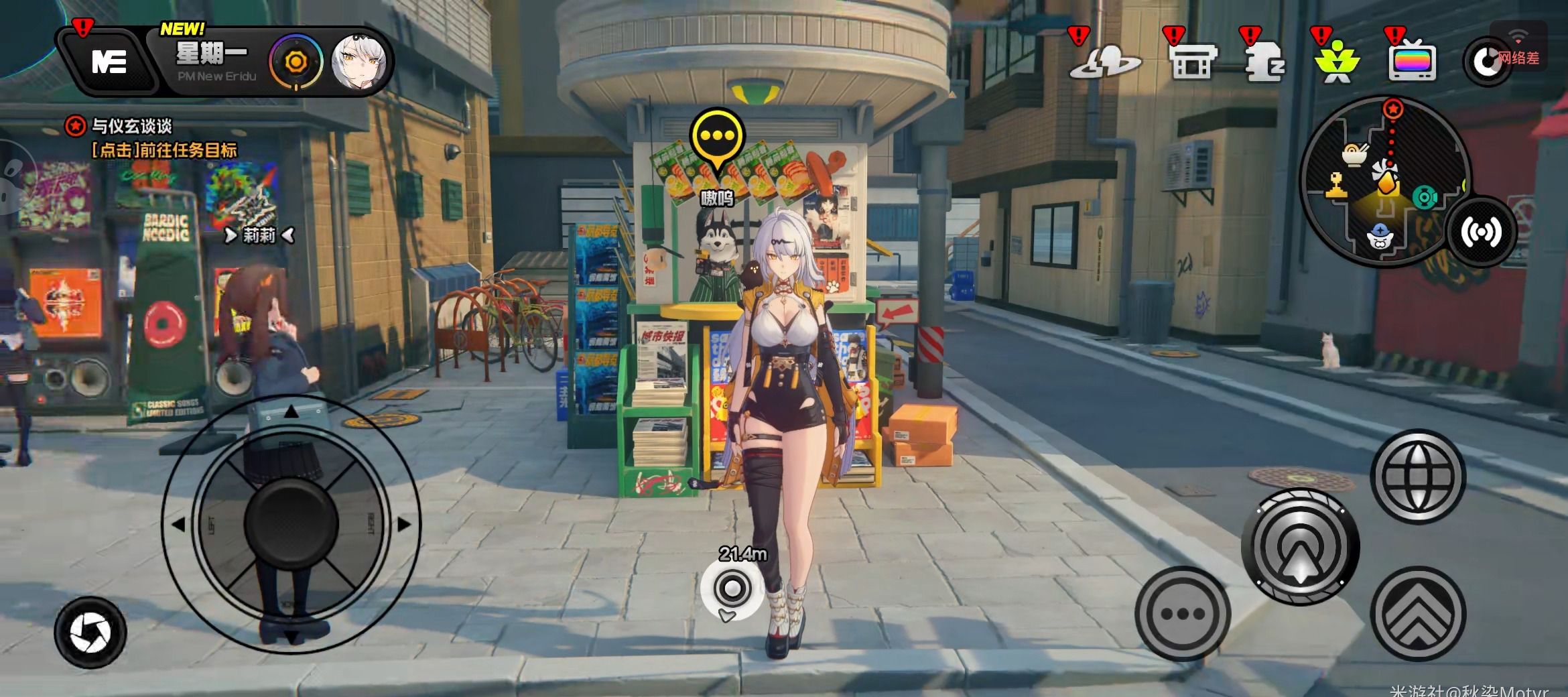
Task: Open the camera shutter photo mode
Action: click(x=90, y=632)
